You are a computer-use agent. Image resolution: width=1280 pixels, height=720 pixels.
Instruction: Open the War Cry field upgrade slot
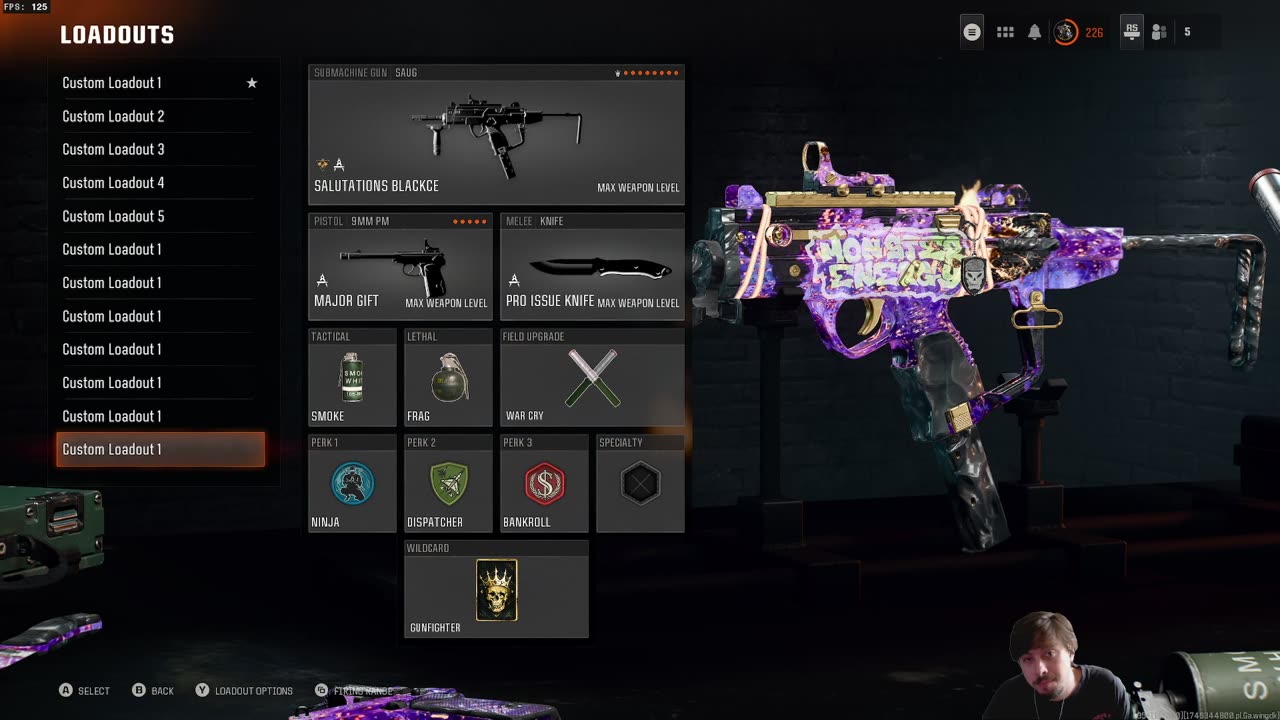[x=592, y=378]
